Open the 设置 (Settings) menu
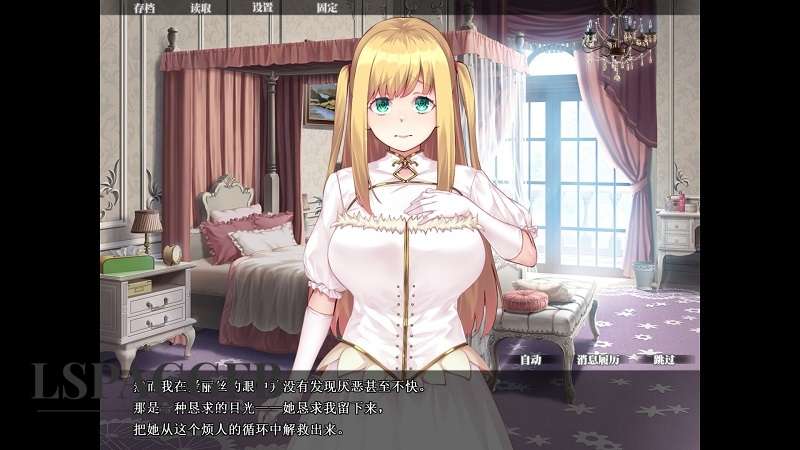This screenshot has height=450, width=800. 263,7
